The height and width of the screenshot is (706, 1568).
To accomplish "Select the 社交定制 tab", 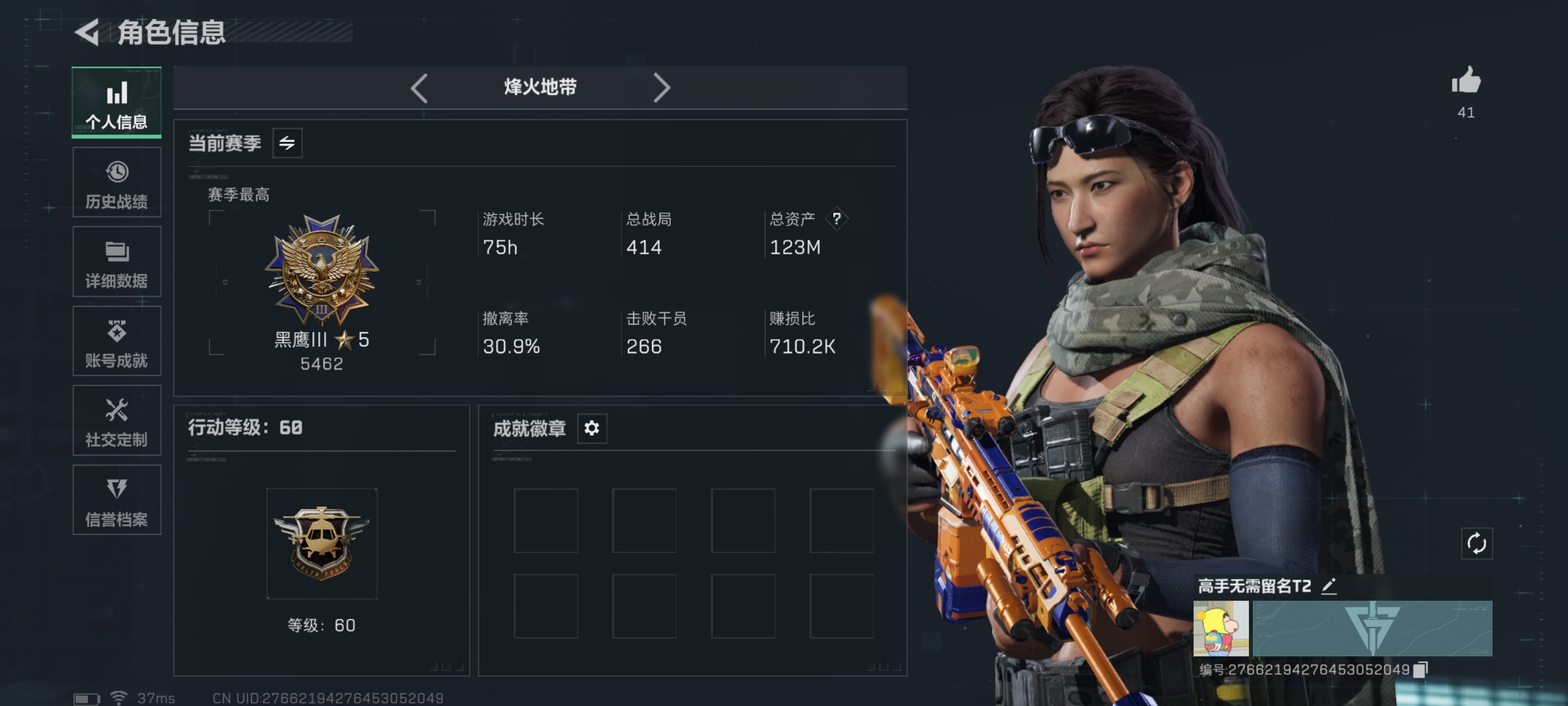I will point(116,420).
